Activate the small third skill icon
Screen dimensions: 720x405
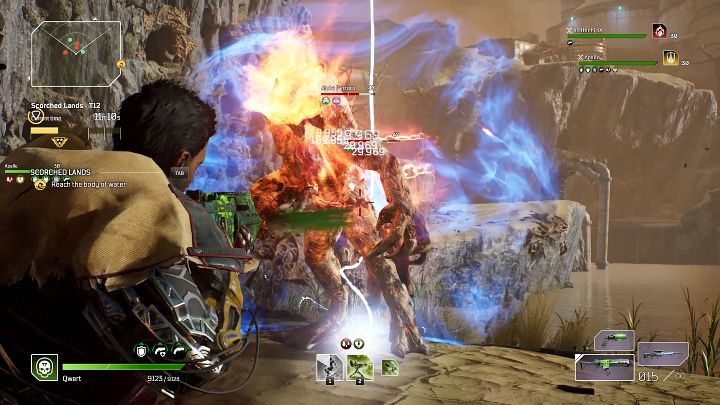pyautogui.click(x=390, y=368)
